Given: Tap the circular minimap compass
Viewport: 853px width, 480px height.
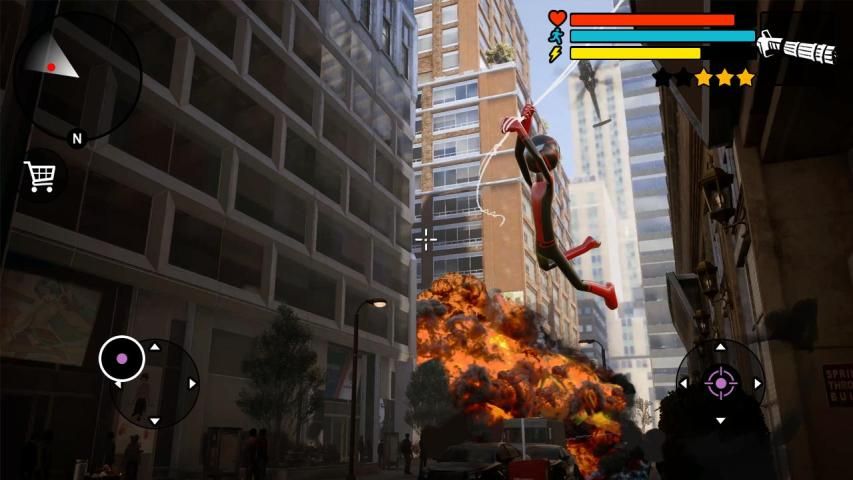Looking at the screenshot, I should click(75, 76).
